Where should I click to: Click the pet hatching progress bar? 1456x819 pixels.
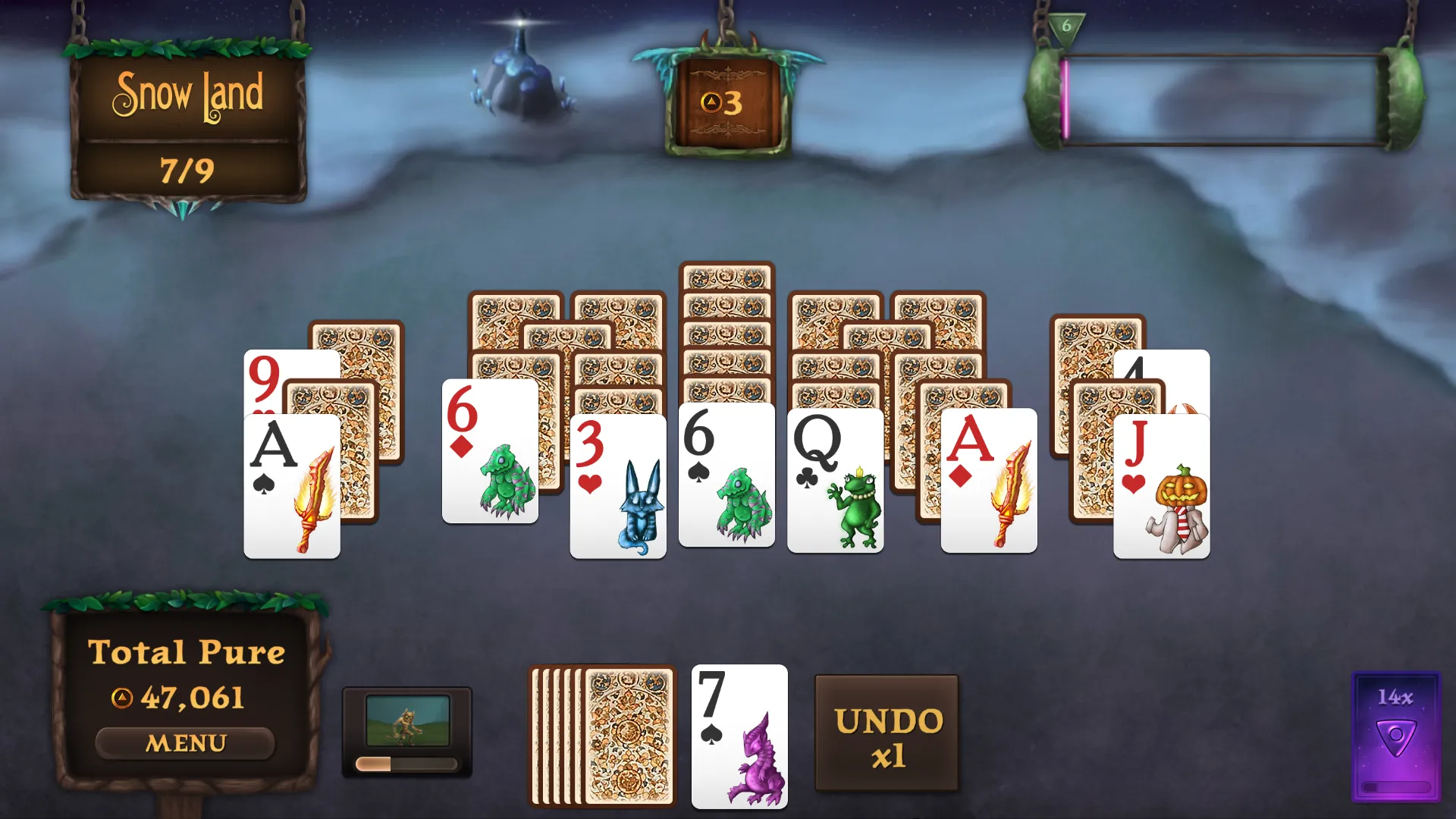click(x=408, y=764)
